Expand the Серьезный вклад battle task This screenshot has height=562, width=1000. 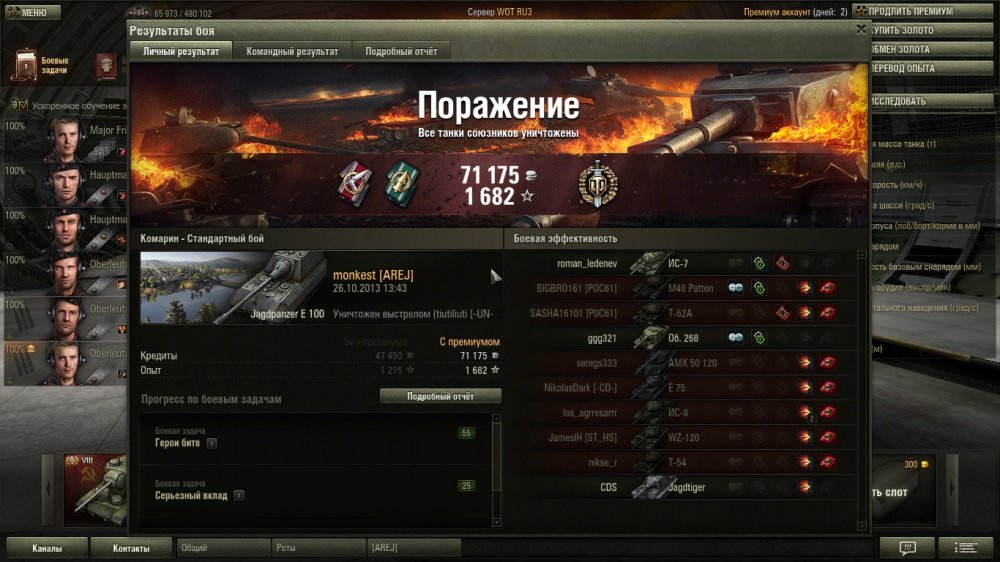(239, 495)
